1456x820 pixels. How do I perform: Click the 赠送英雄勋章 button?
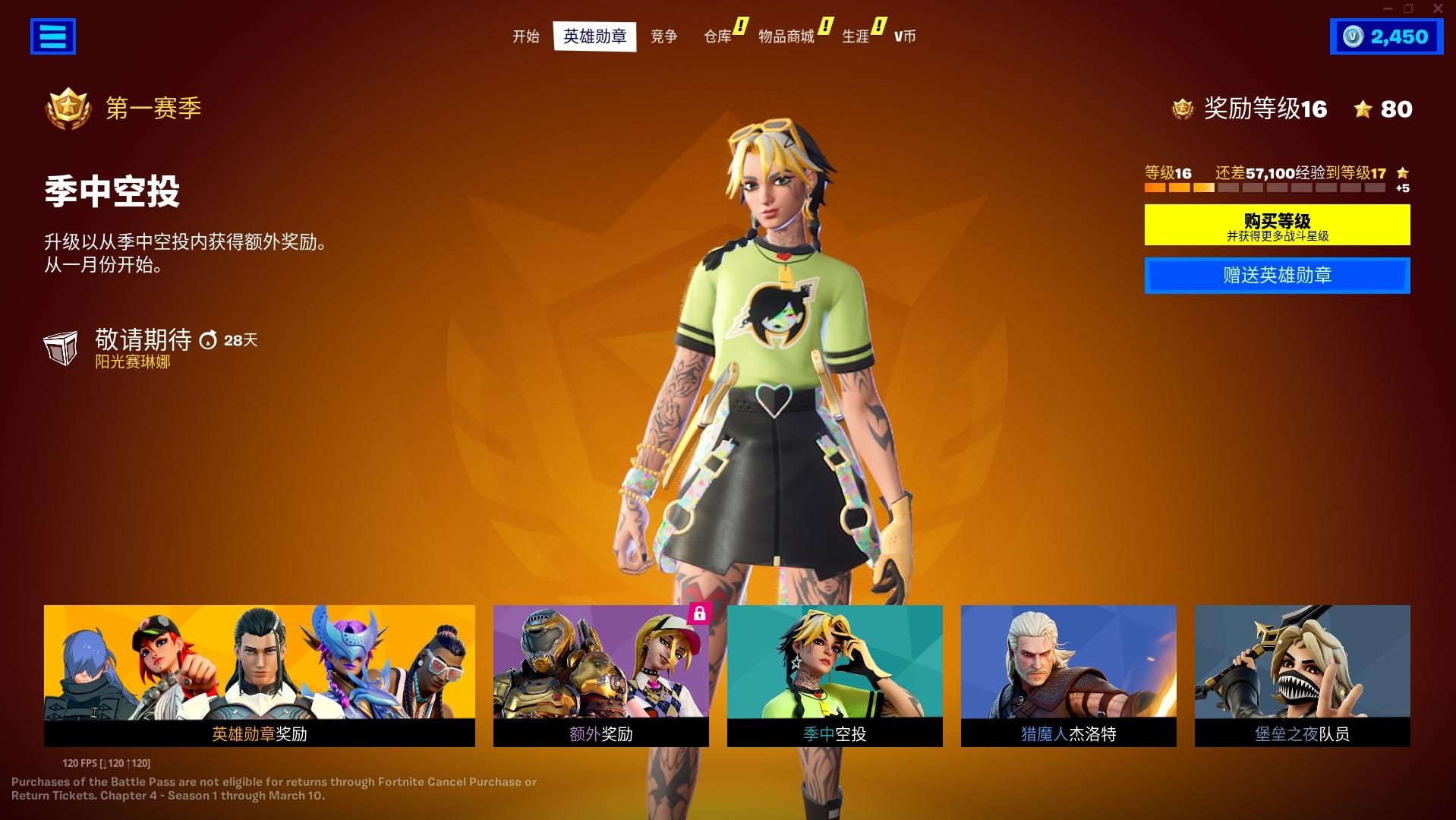pyautogui.click(x=1276, y=276)
